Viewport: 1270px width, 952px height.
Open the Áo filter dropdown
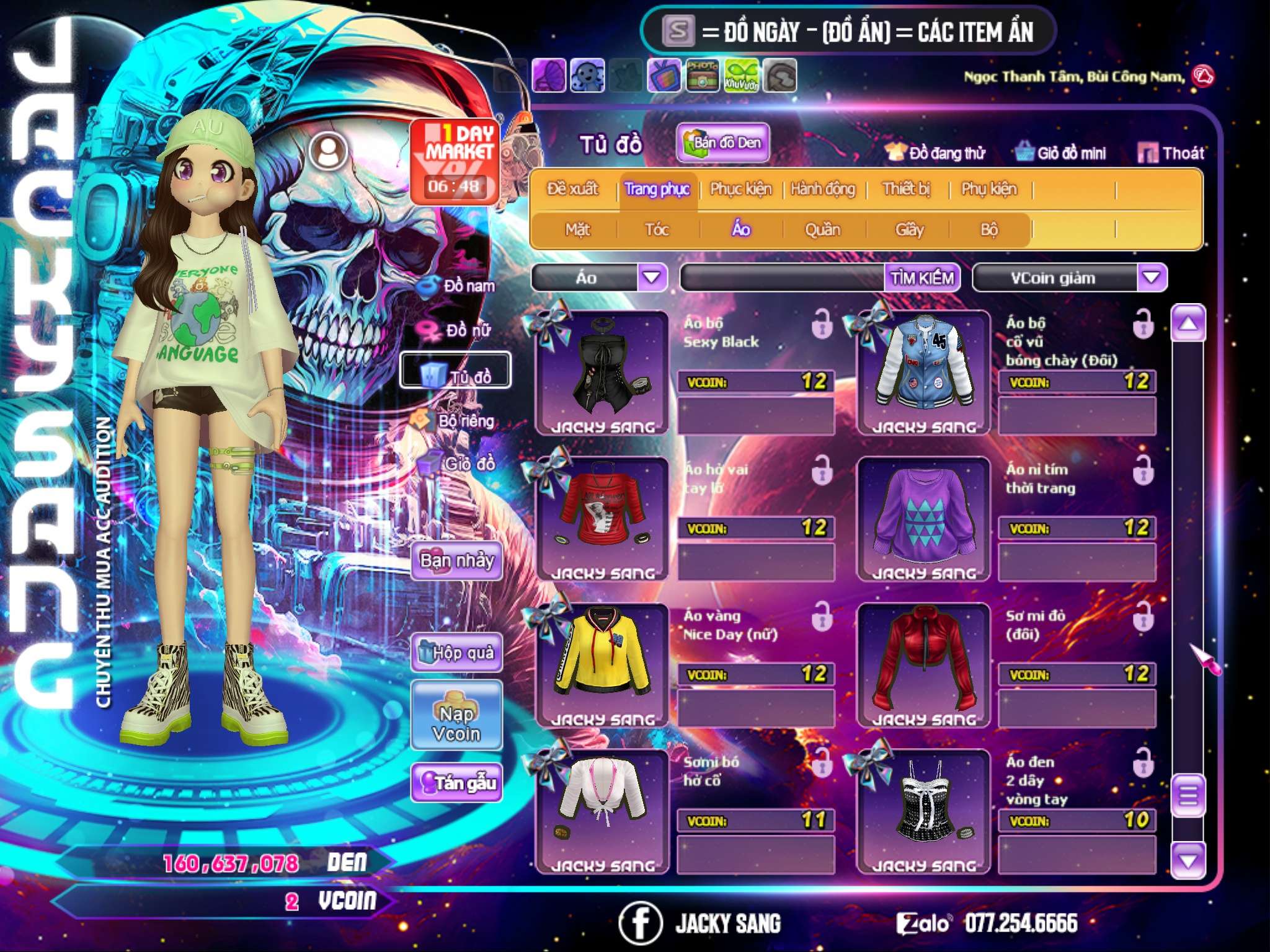pos(652,277)
